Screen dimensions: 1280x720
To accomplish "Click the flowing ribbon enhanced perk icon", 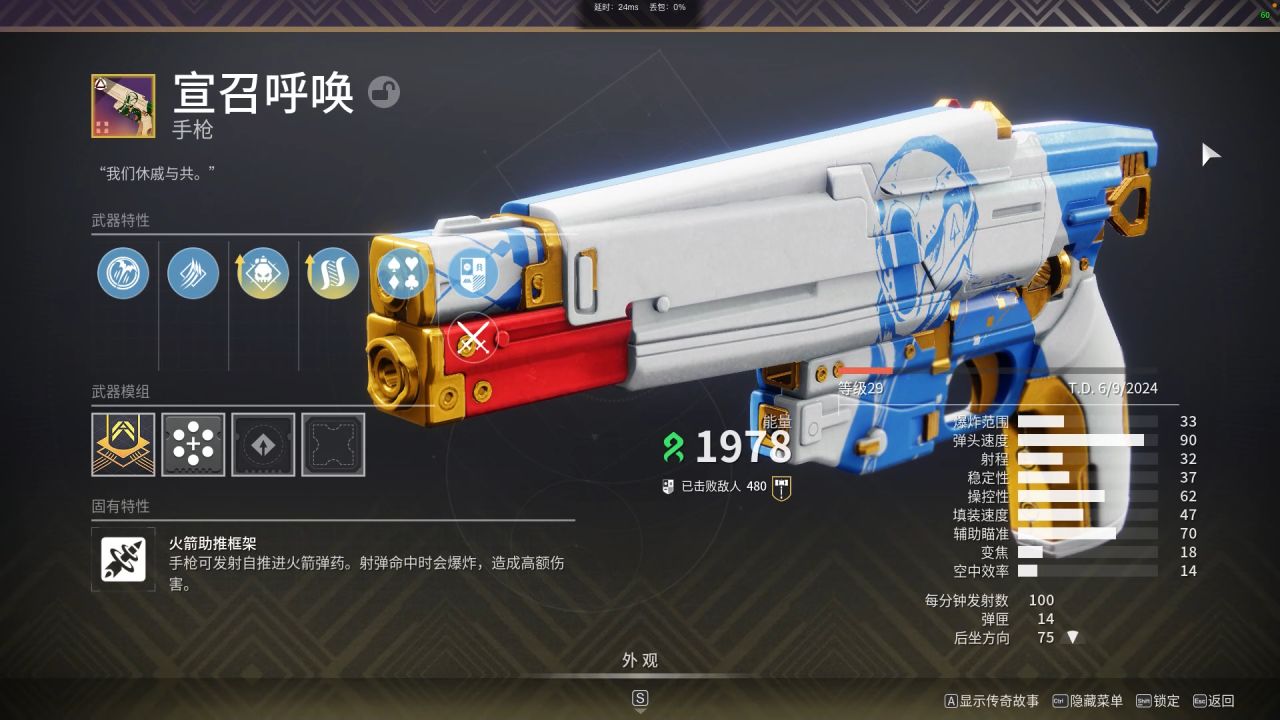I will (332, 273).
